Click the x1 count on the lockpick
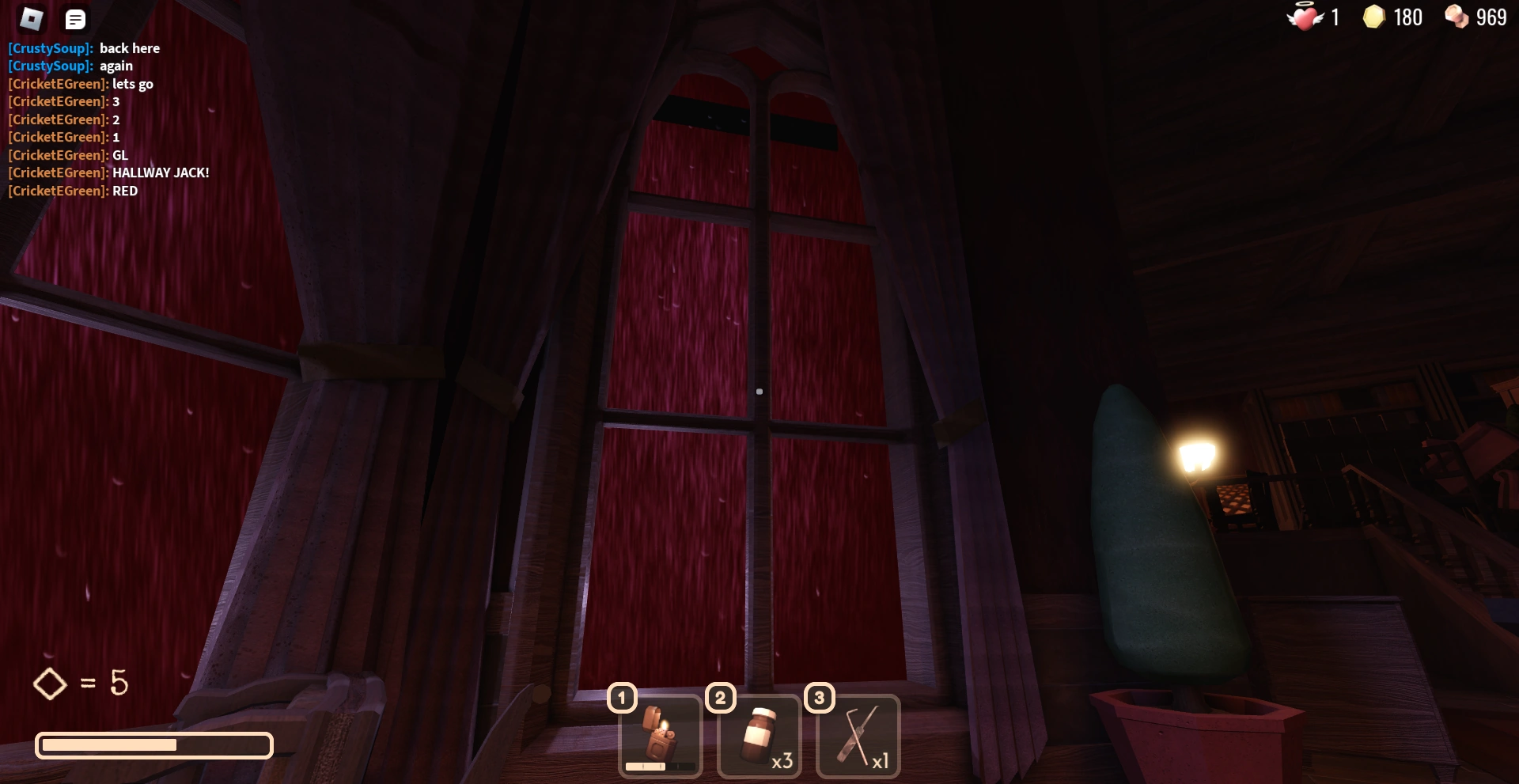The width and height of the screenshot is (1519, 784). pyautogui.click(x=881, y=761)
